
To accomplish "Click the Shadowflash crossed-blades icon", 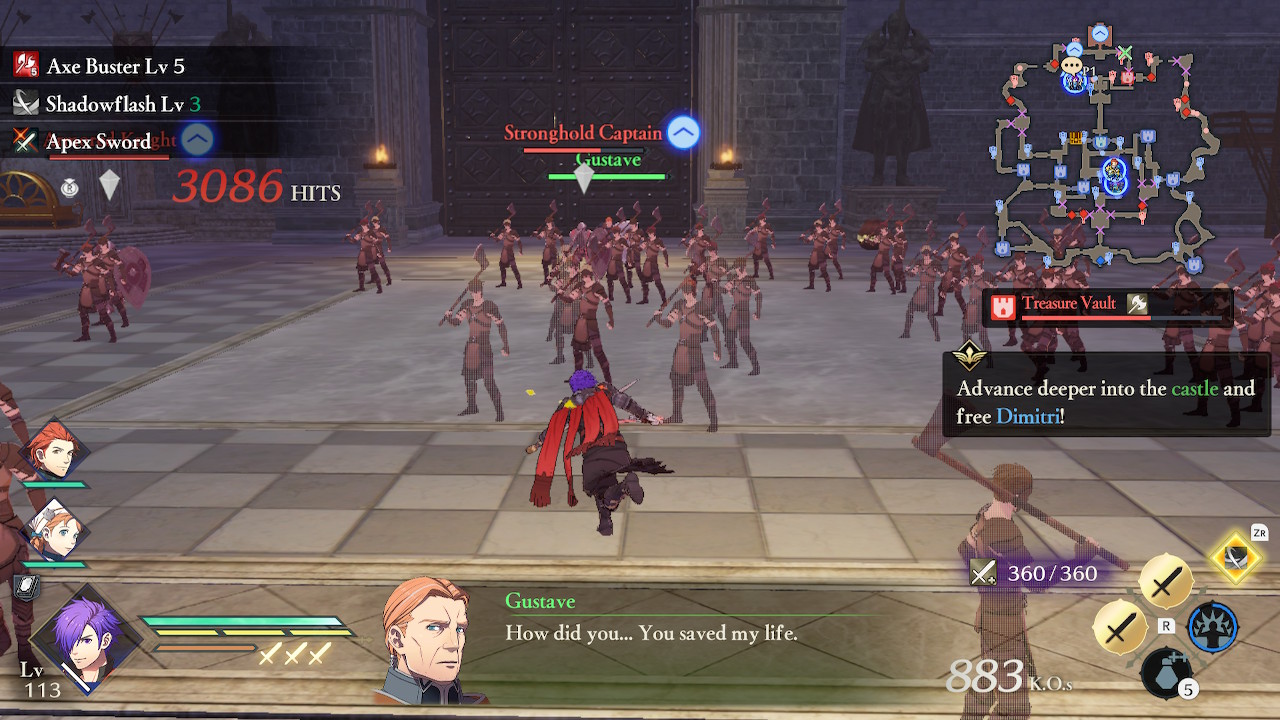I will tap(24, 102).
